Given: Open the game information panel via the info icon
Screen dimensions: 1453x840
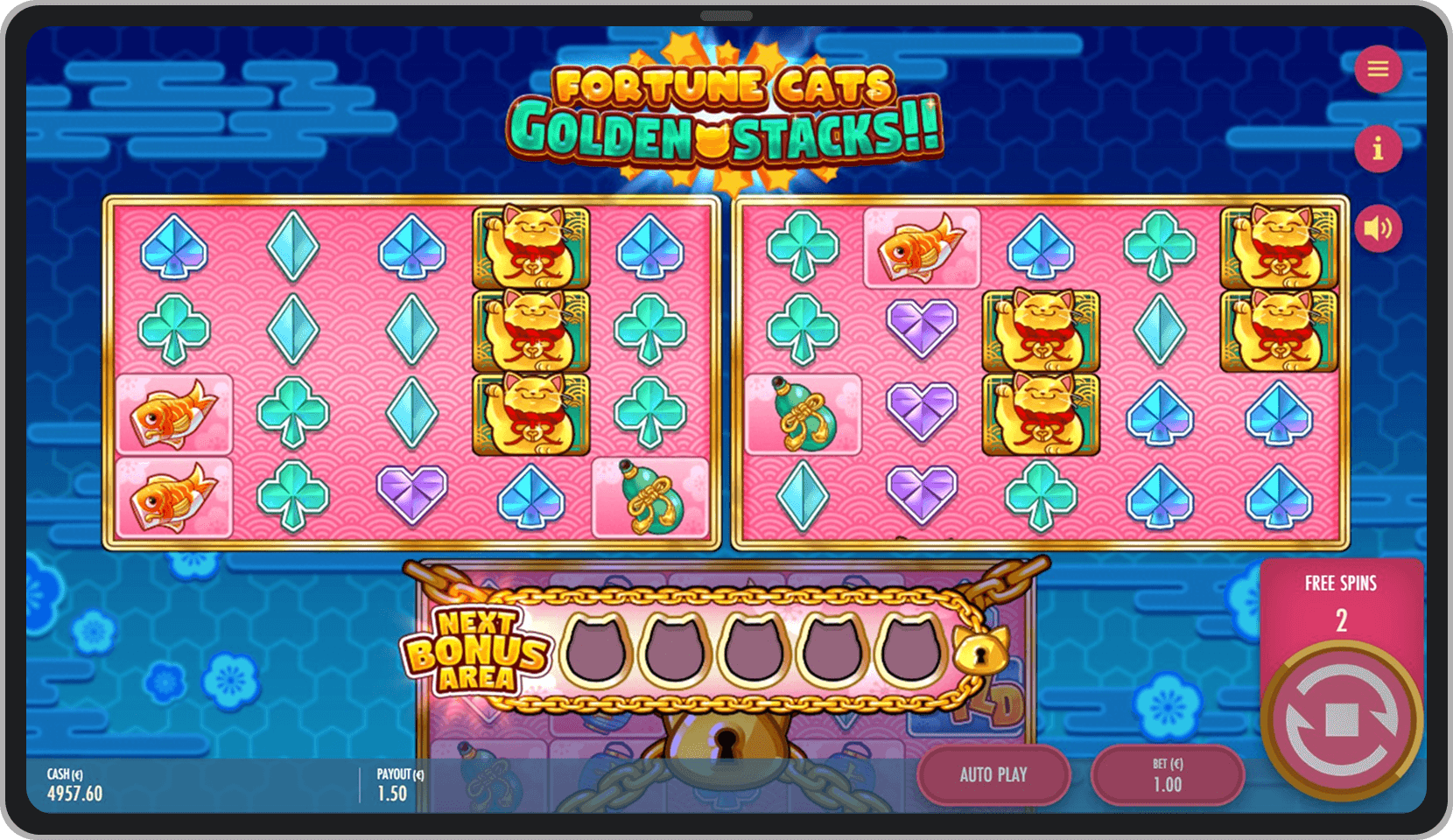Looking at the screenshot, I should point(1380,149).
